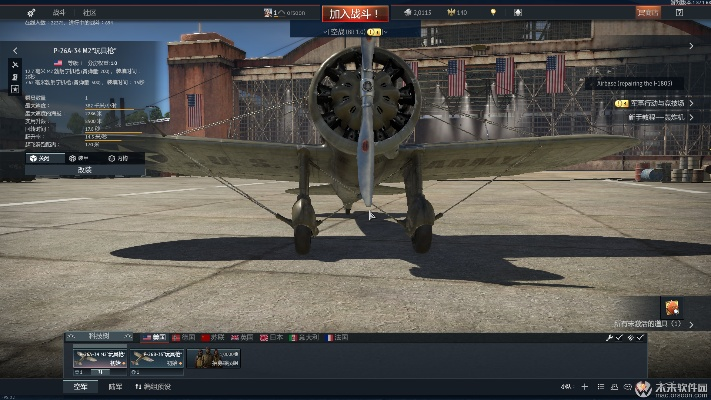Viewport: 711px width, 400px height.
Task: Switch to the 陆军 ground forces tab
Action: [x=115, y=386]
